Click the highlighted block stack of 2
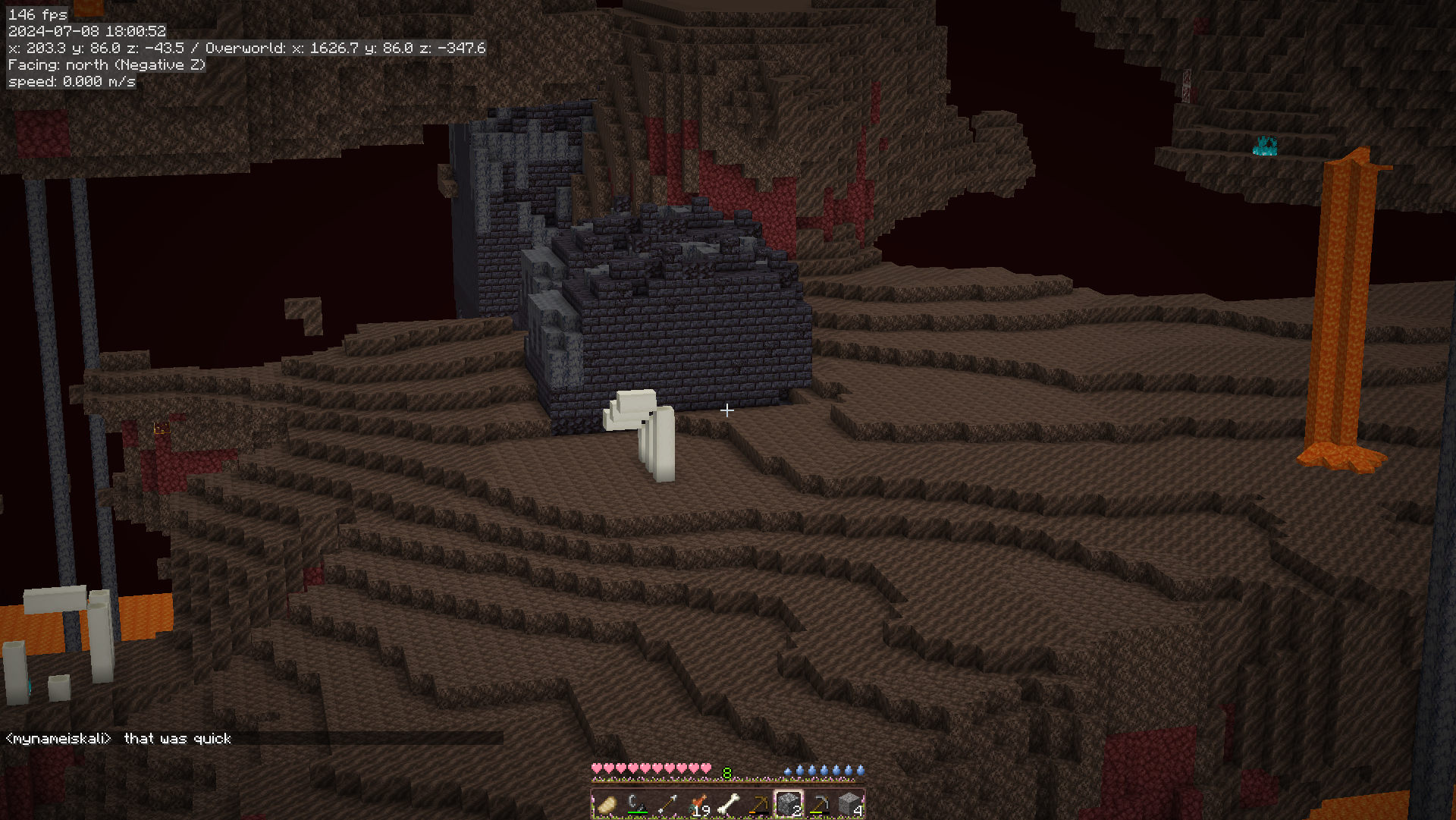This screenshot has height=820, width=1456. pos(789,804)
